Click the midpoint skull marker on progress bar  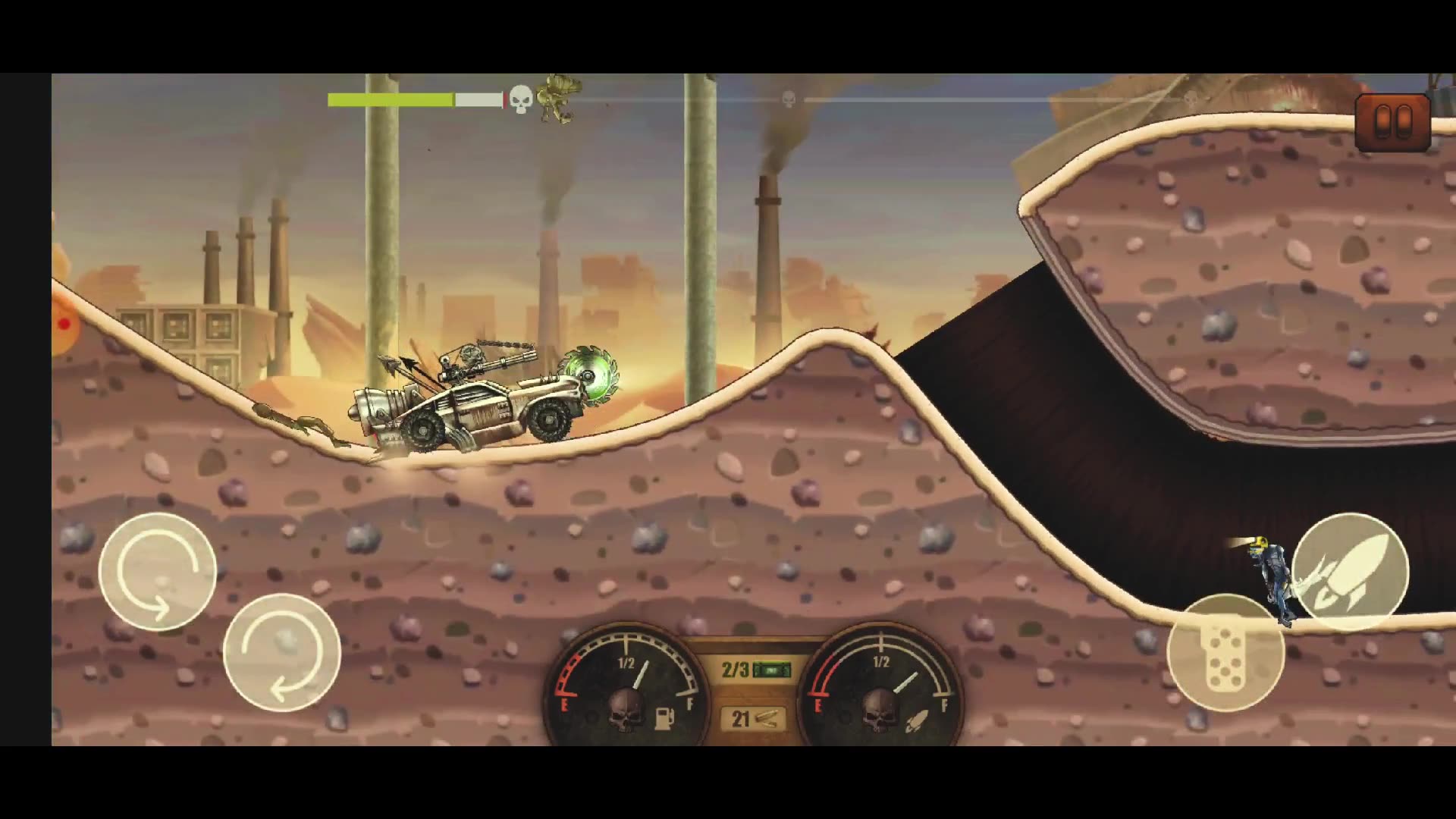point(787,97)
